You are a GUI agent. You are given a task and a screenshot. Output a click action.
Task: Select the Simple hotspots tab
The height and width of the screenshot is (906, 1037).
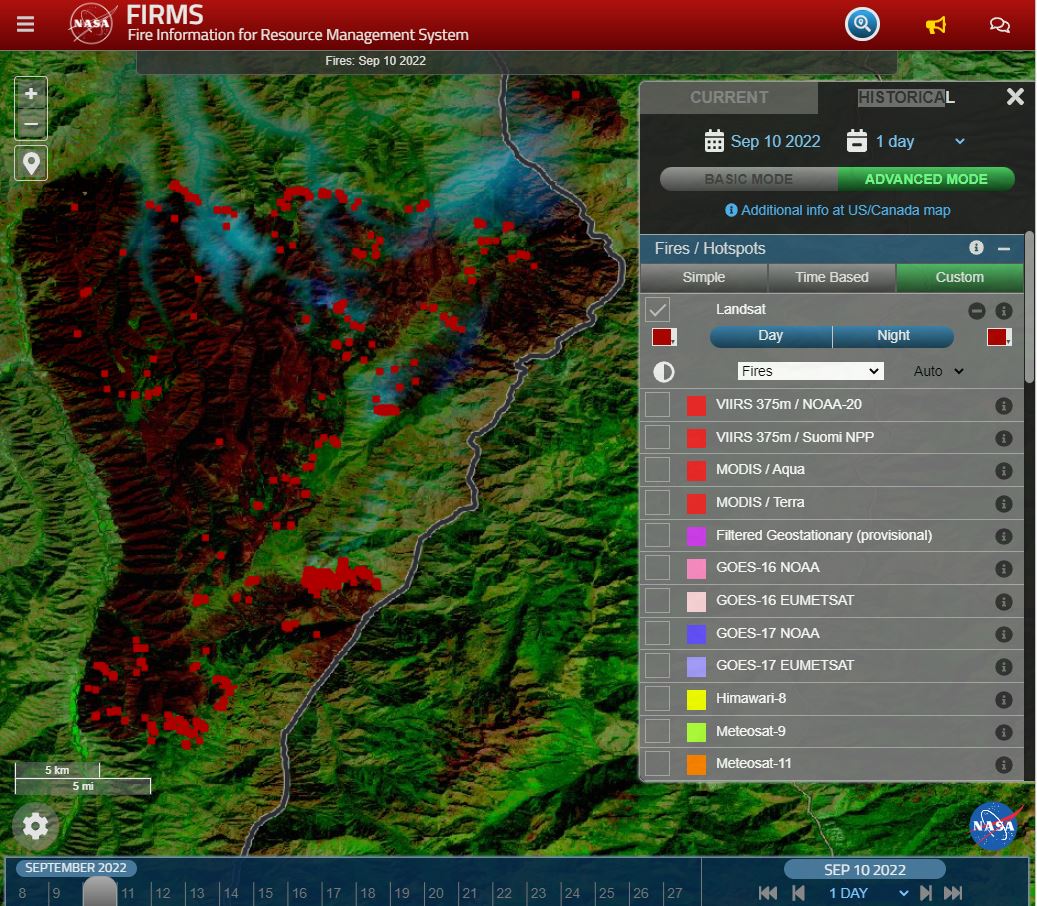(703, 277)
